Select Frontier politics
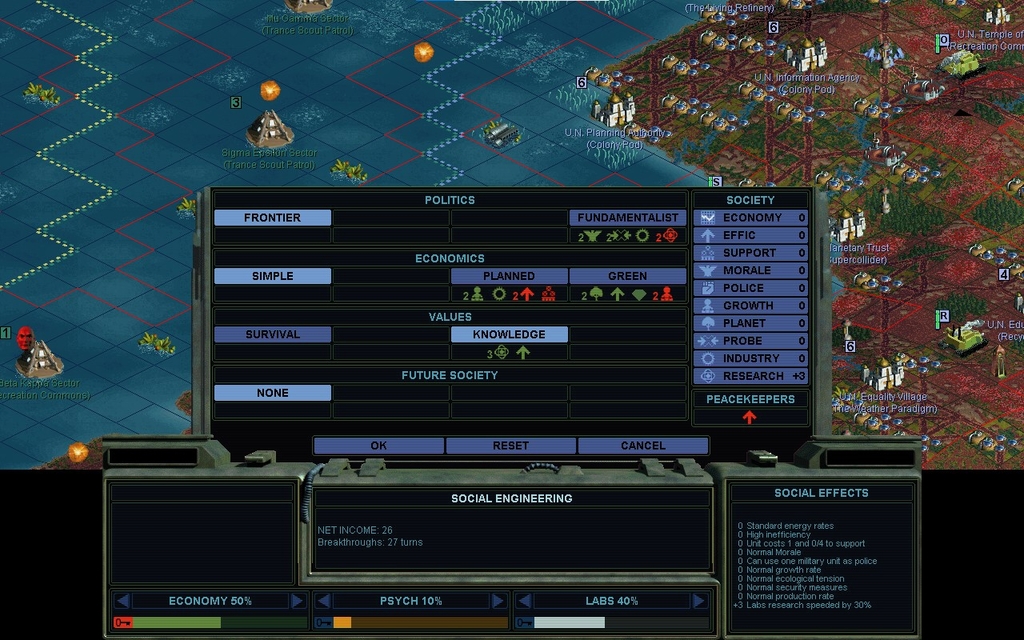The width and height of the screenshot is (1024, 640). pyautogui.click(x=272, y=218)
